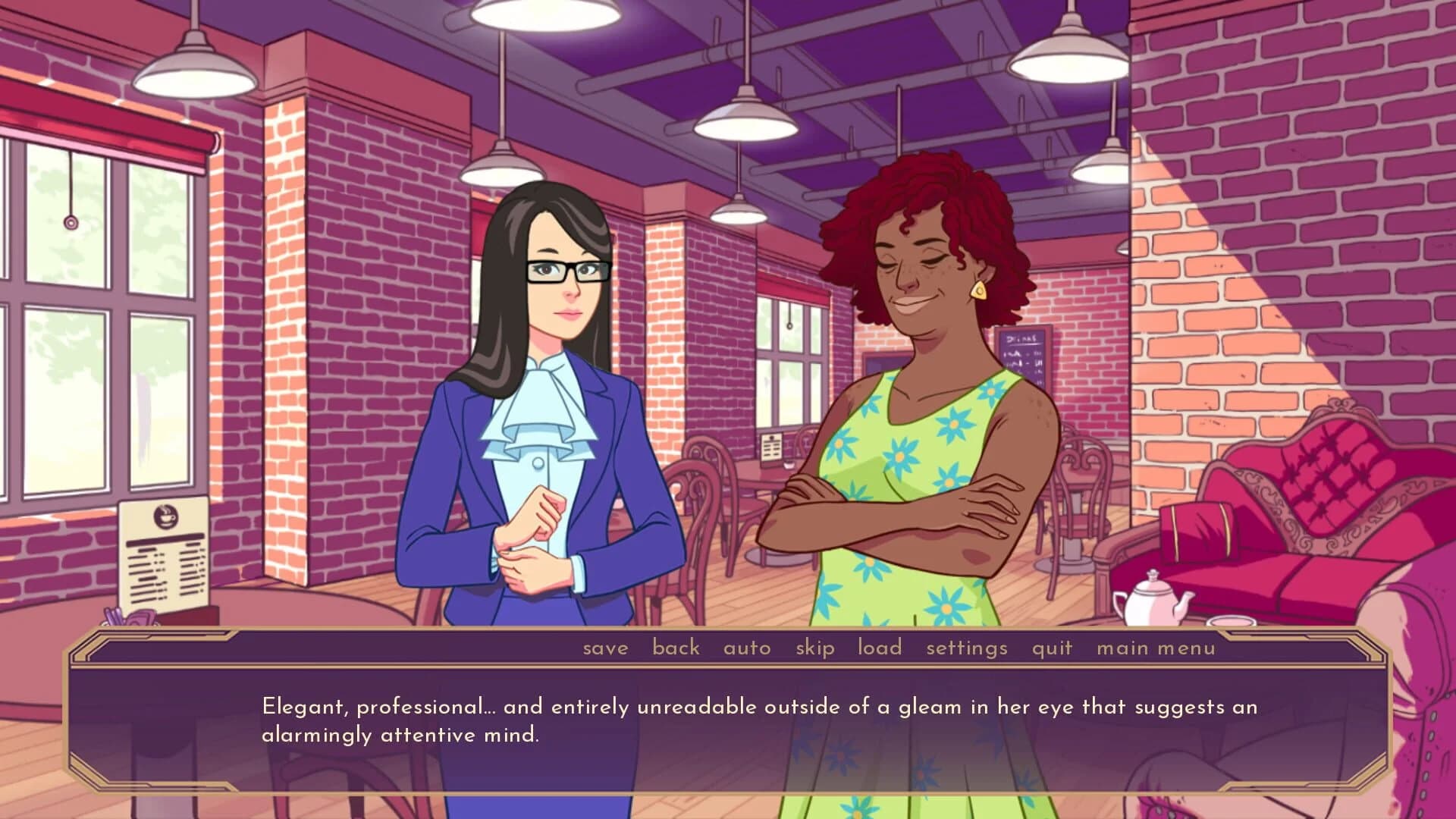Image resolution: width=1456 pixels, height=819 pixels.
Task: Save the game using the quick menu
Action: 604,648
